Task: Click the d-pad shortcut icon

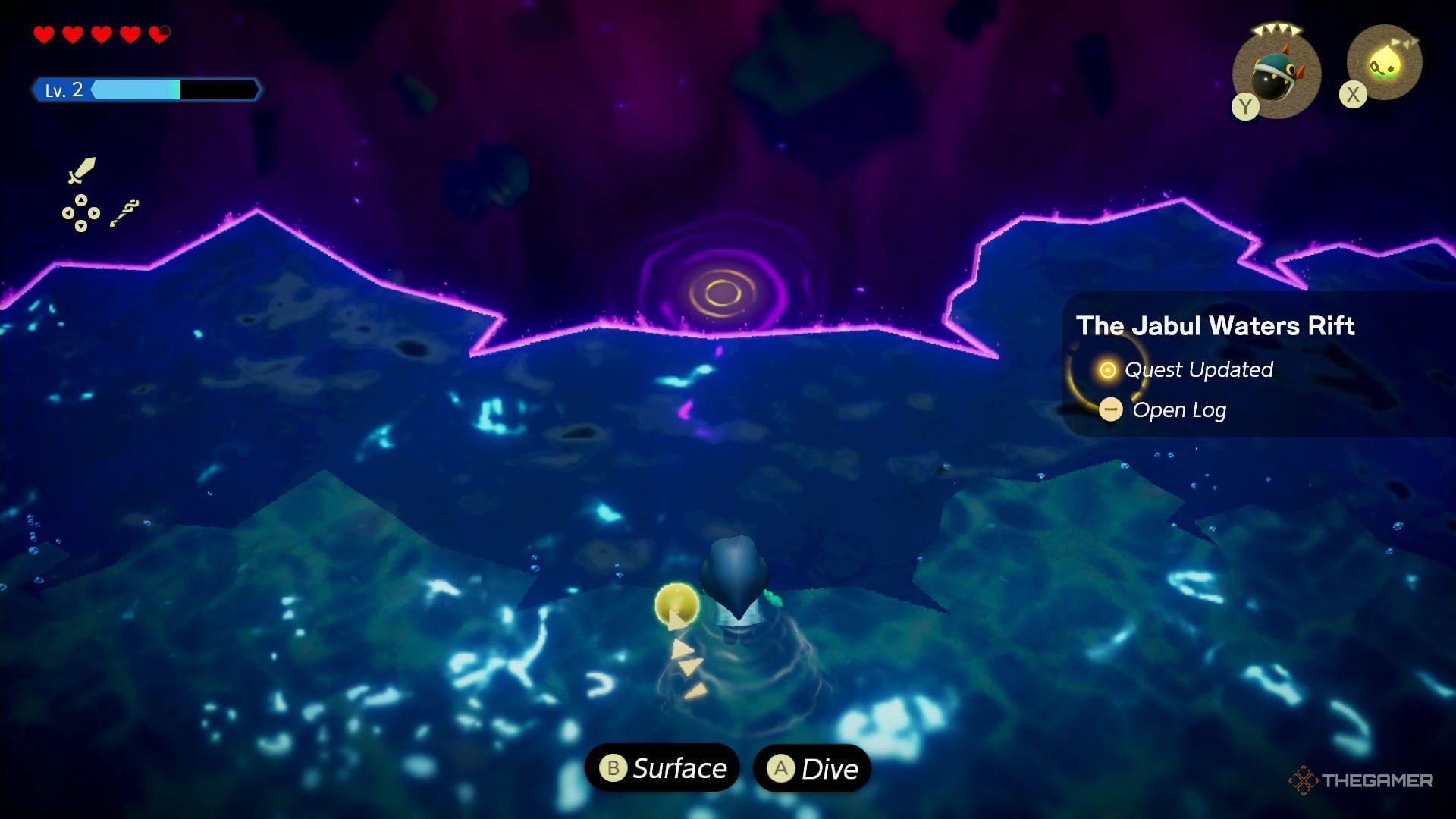Action: pos(80,213)
